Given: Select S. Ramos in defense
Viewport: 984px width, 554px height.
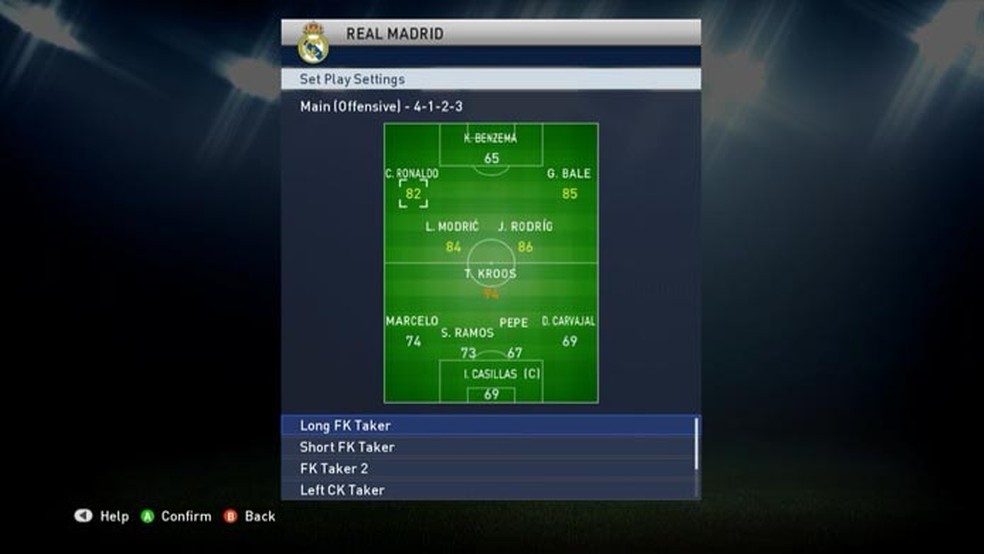Looking at the screenshot, I should (468, 342).
